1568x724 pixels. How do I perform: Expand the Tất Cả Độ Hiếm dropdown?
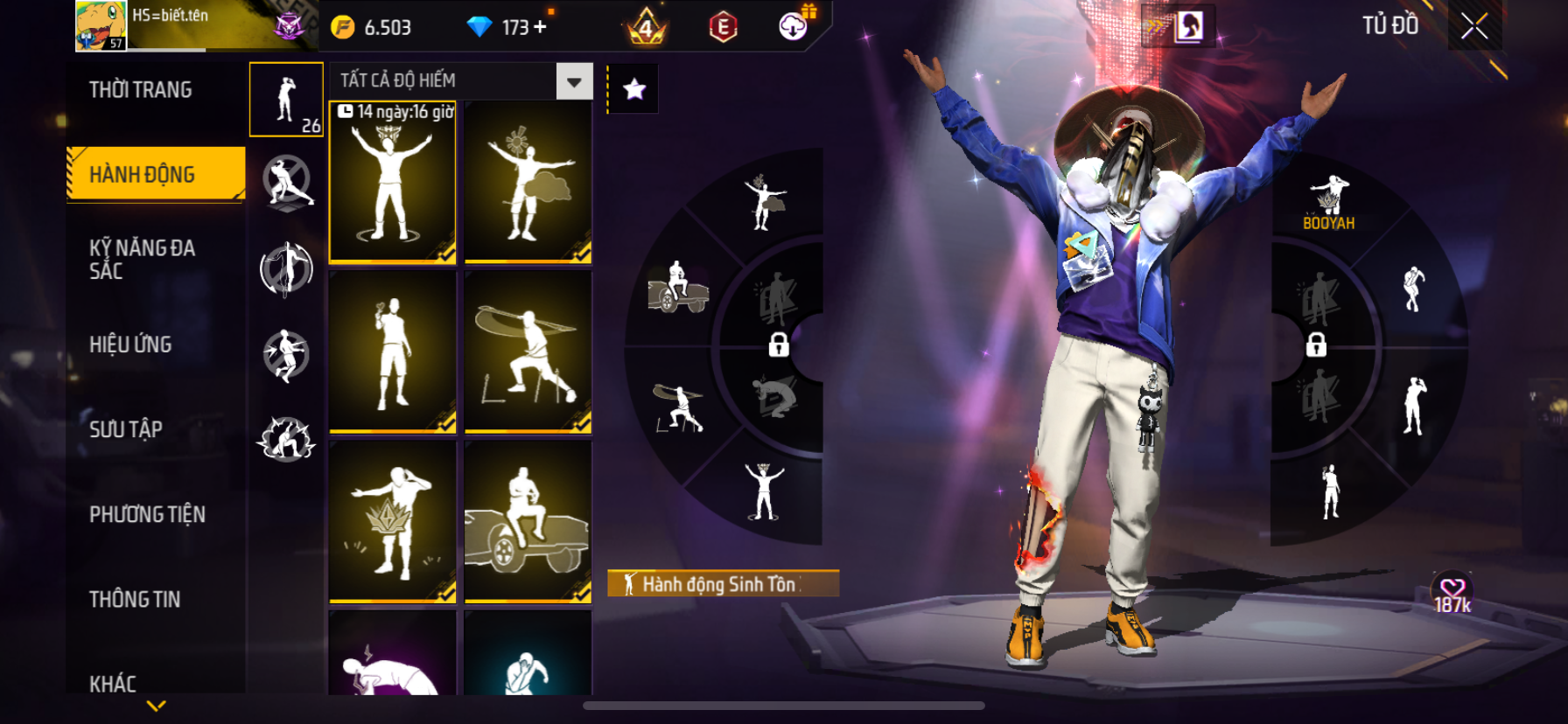point(574,81)
